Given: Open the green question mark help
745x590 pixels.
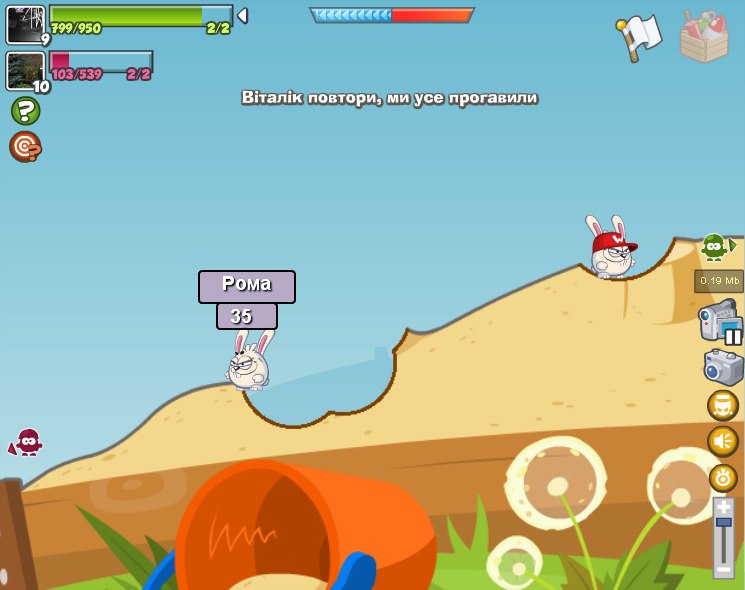Looking at the screenshot, I should [25, 111].
